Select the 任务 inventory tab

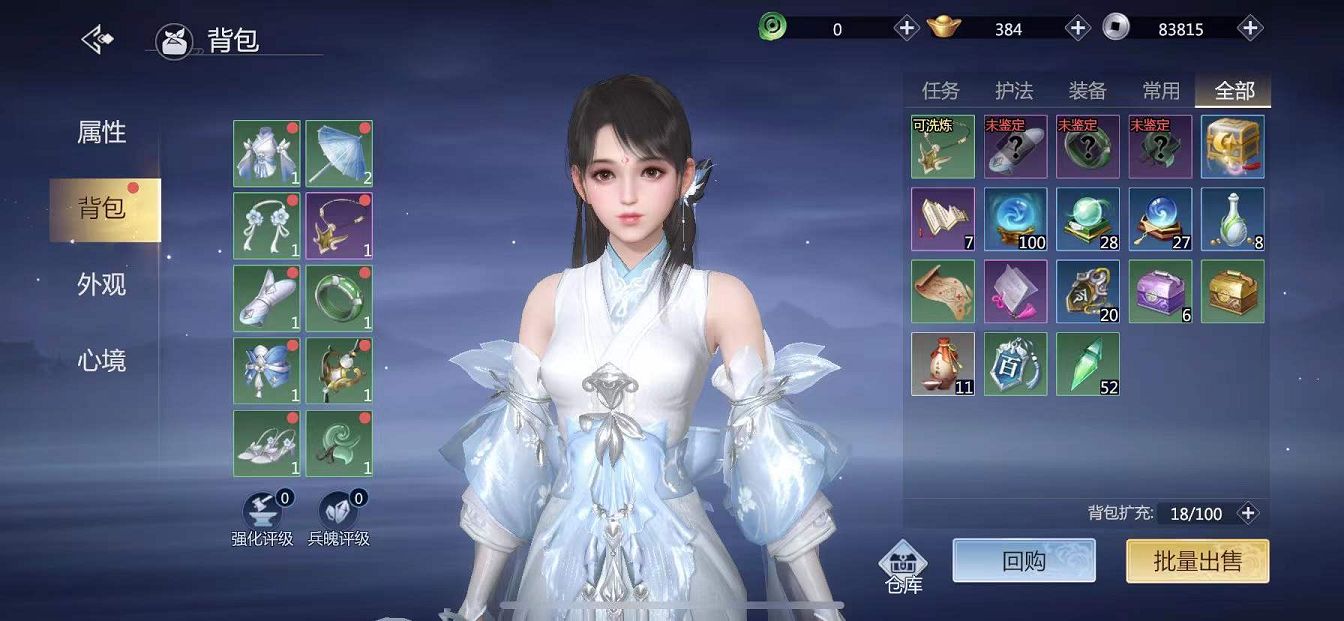coord(940,91)
